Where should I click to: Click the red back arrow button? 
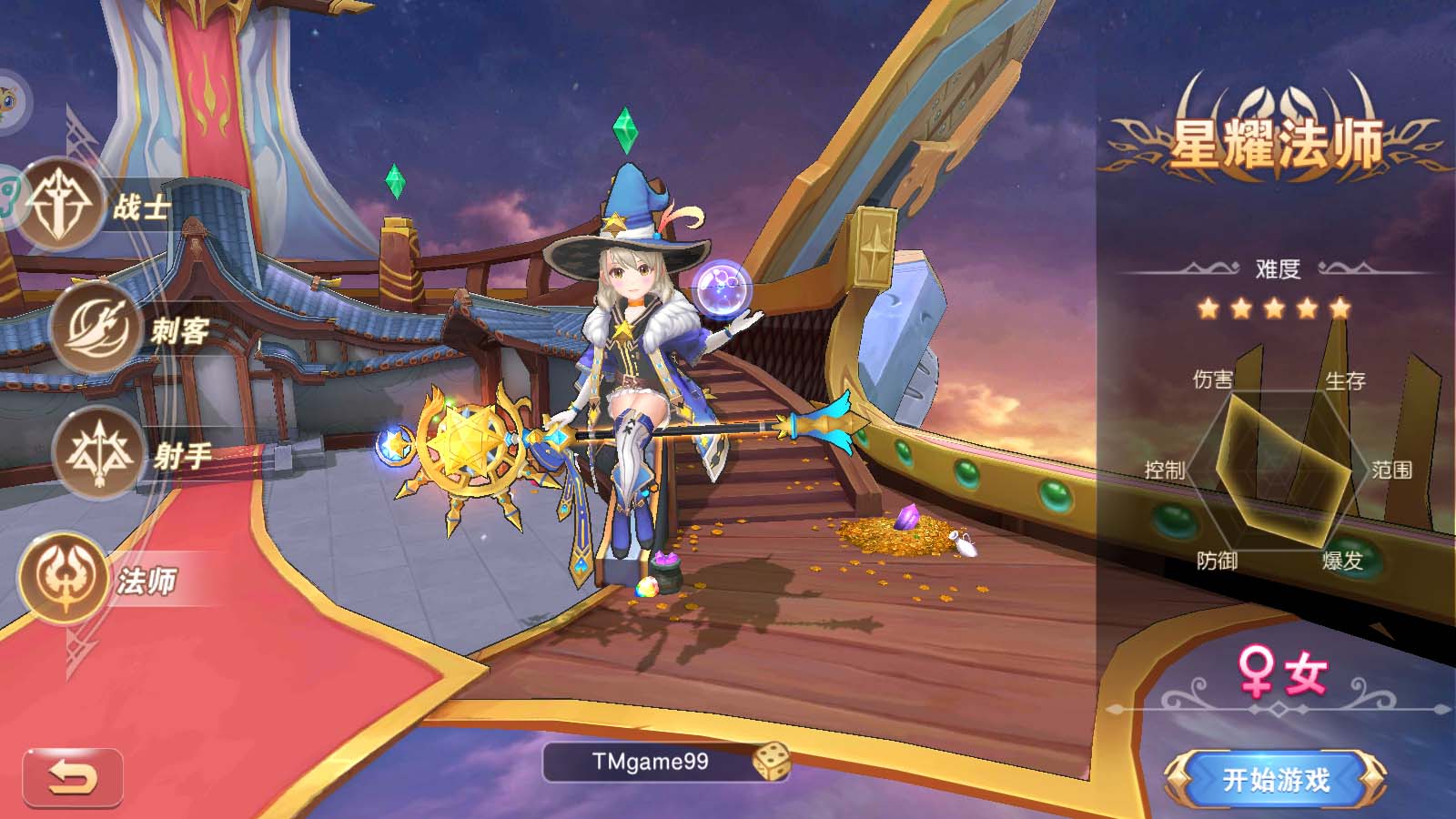tap(73, 778)
